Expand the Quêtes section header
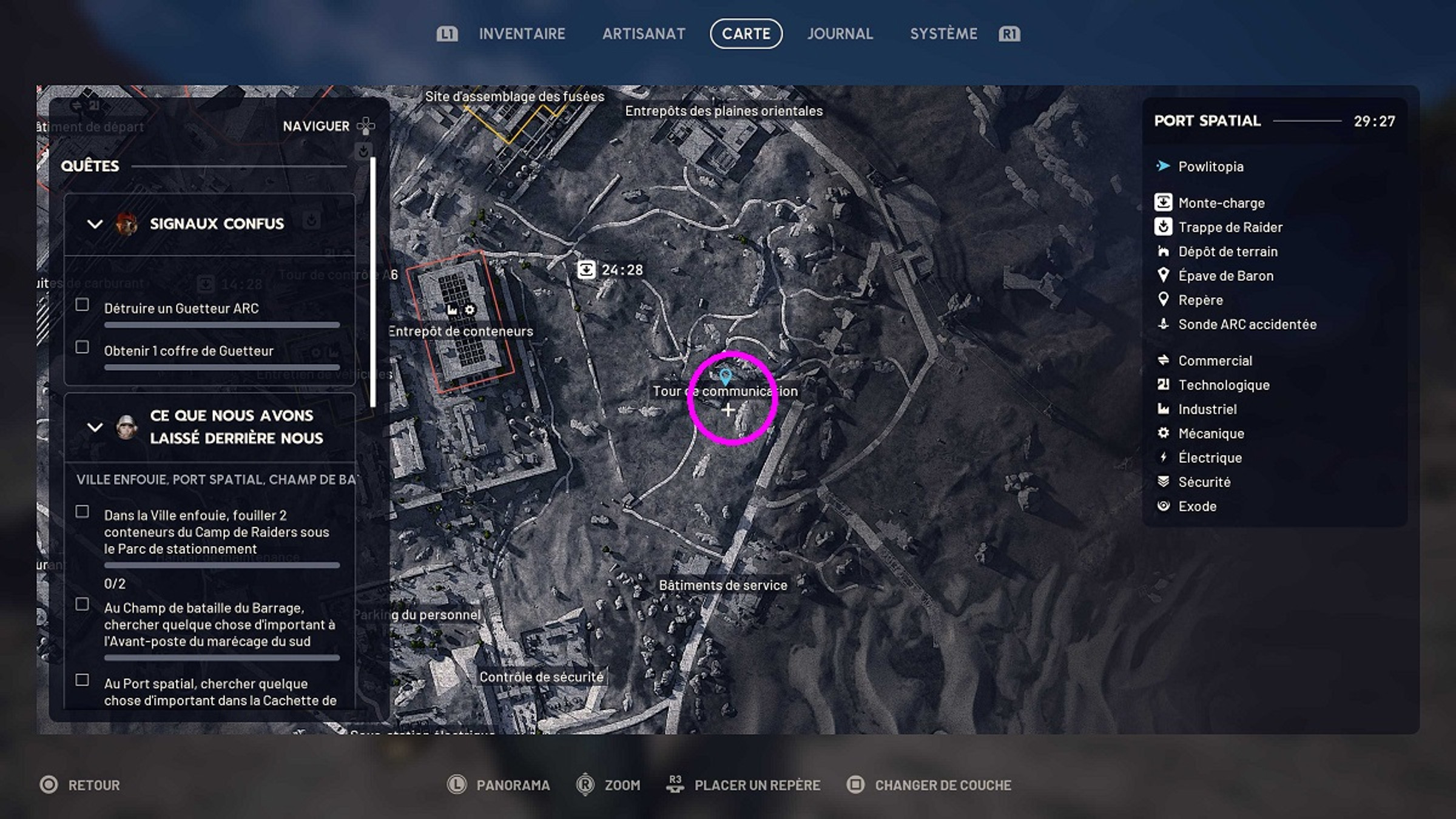The height and width of the screenshot is (819, 1456). [x=90, y=166]
